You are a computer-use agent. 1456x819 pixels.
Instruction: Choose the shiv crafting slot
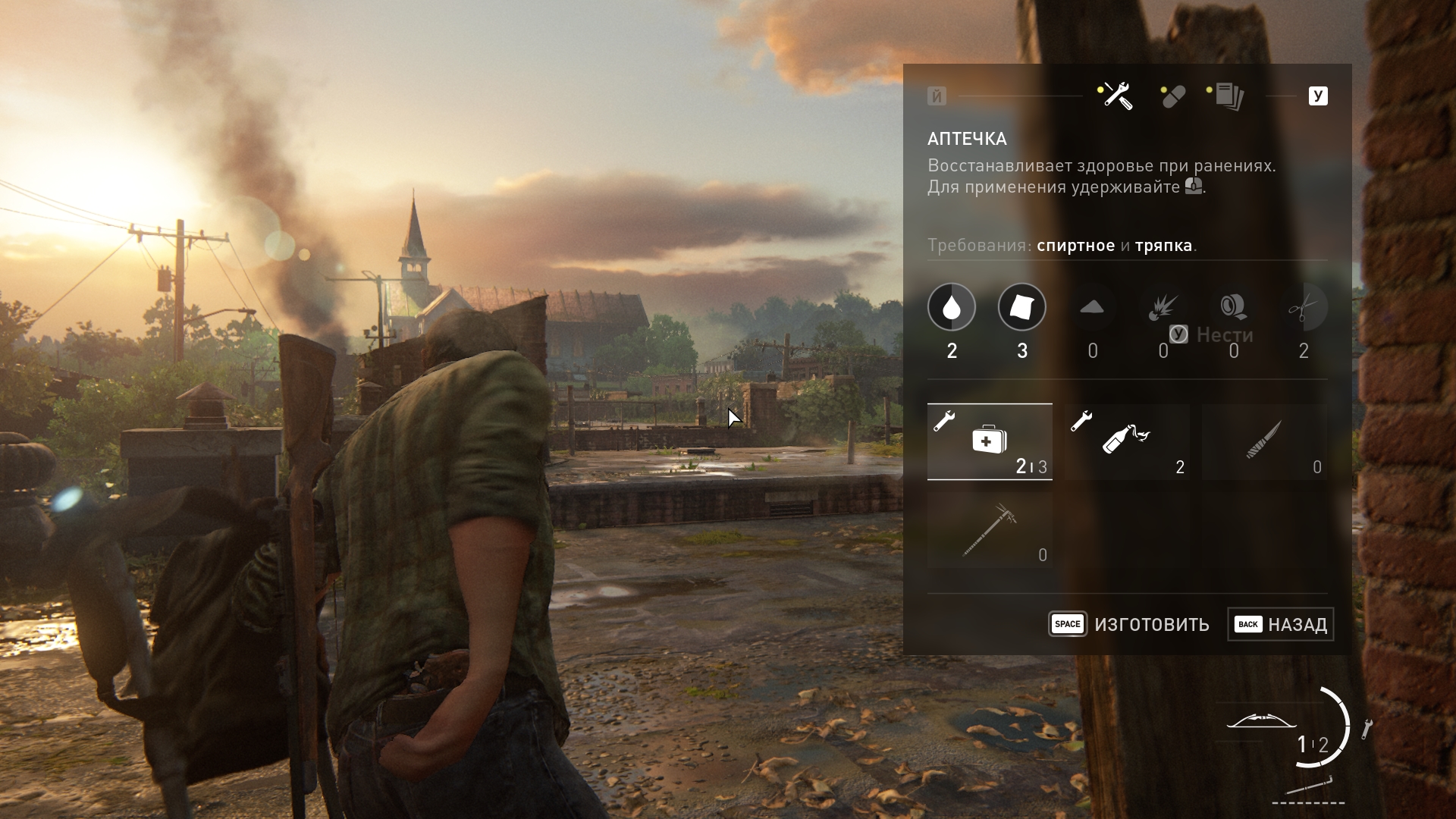(1264, 441)
